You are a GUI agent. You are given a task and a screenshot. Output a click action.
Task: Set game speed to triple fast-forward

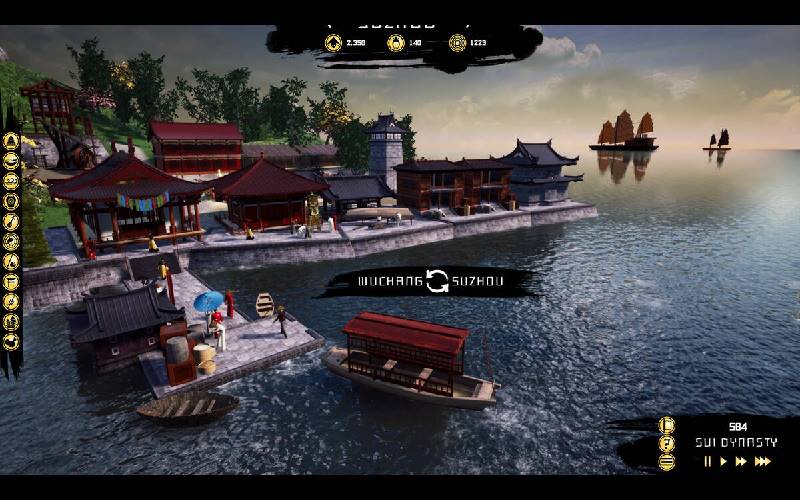763,461
